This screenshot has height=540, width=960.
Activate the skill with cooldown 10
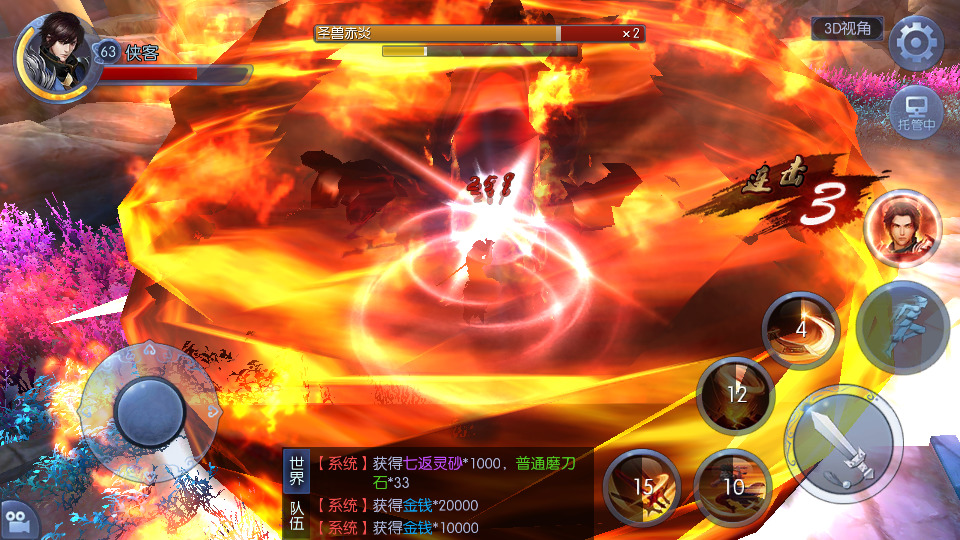click(x=733, y=488)
